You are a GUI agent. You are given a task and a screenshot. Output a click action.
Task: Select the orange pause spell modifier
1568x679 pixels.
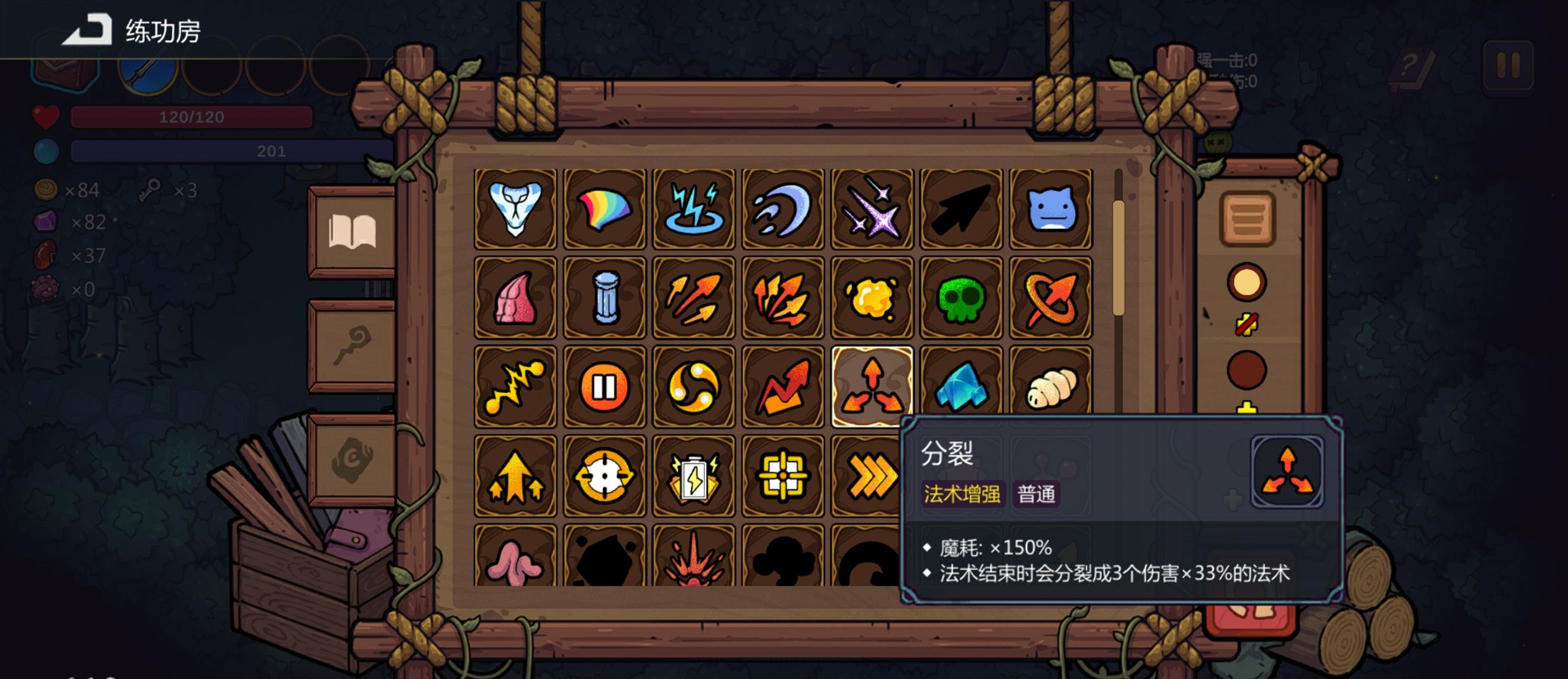tap(605, 385)
